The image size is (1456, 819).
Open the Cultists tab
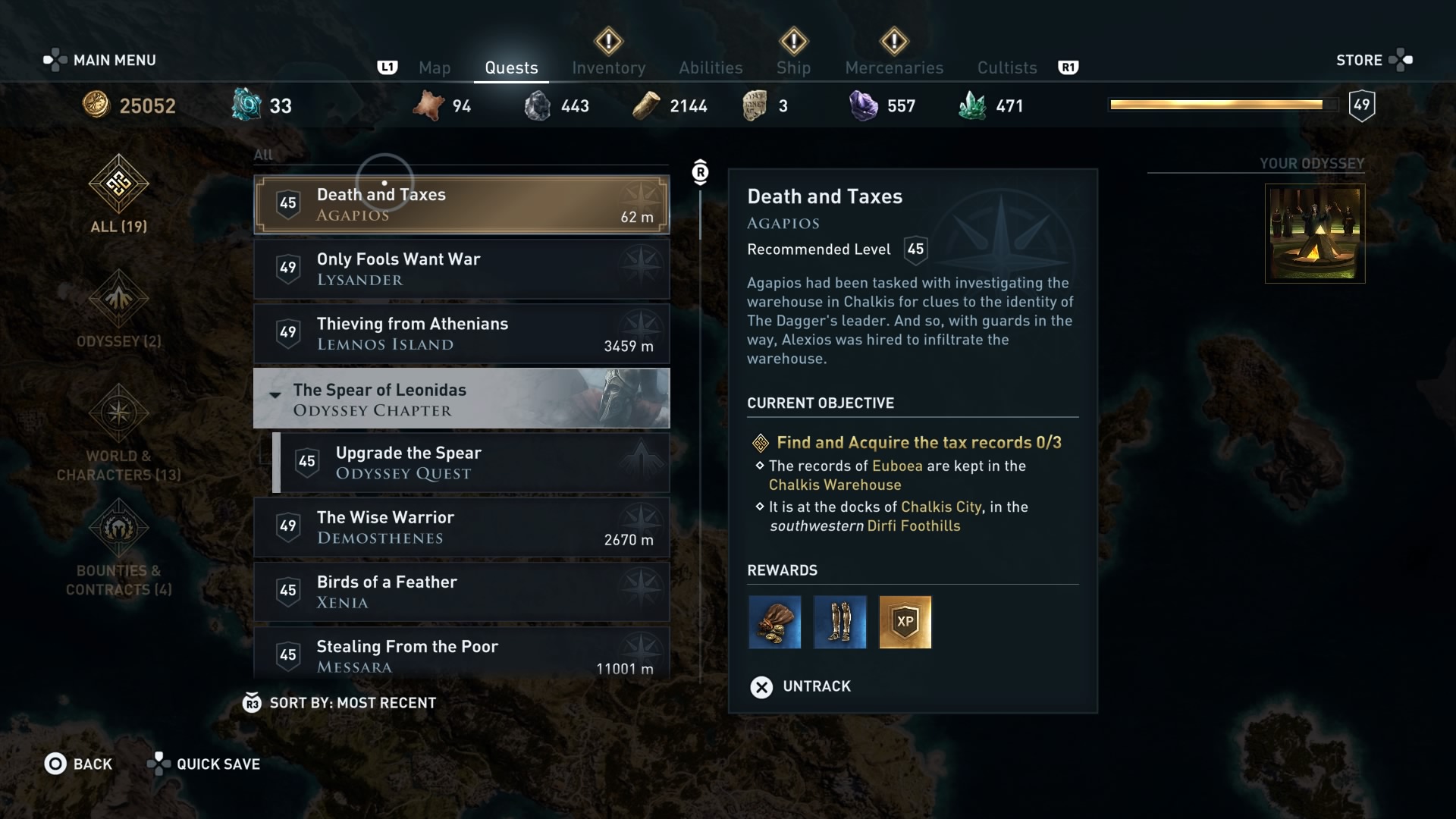1006,67
